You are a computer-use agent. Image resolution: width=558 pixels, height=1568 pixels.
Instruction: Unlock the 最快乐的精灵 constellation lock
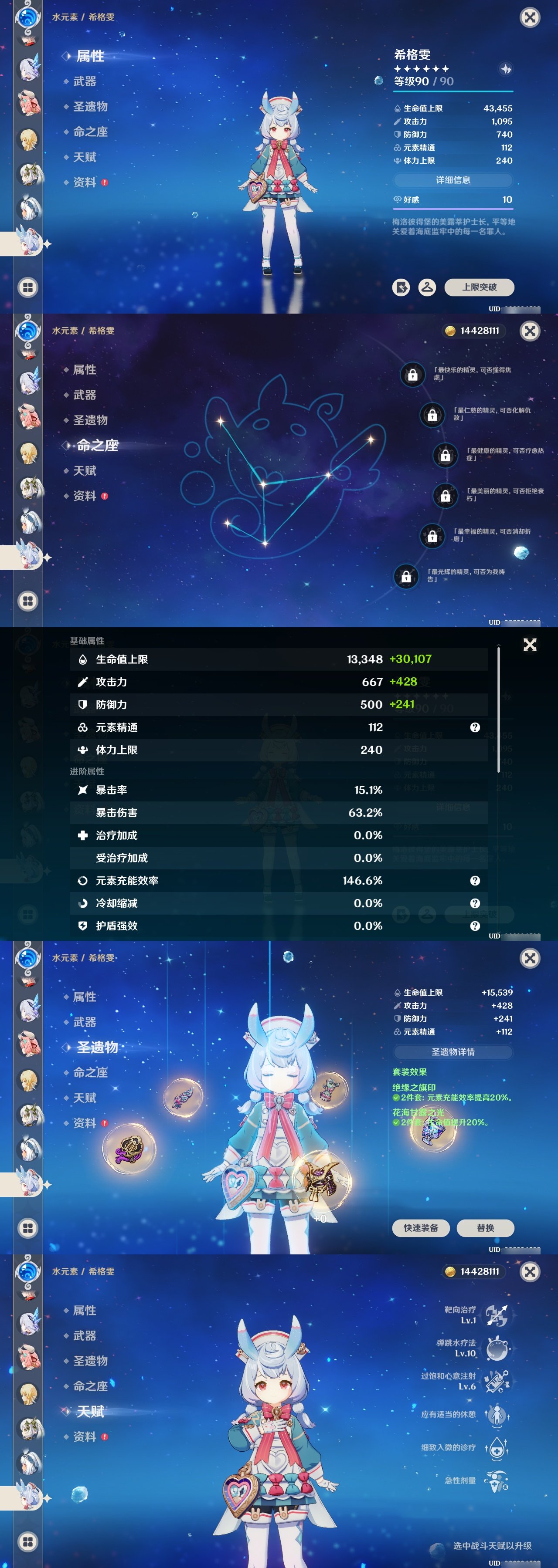click(413, 375)
